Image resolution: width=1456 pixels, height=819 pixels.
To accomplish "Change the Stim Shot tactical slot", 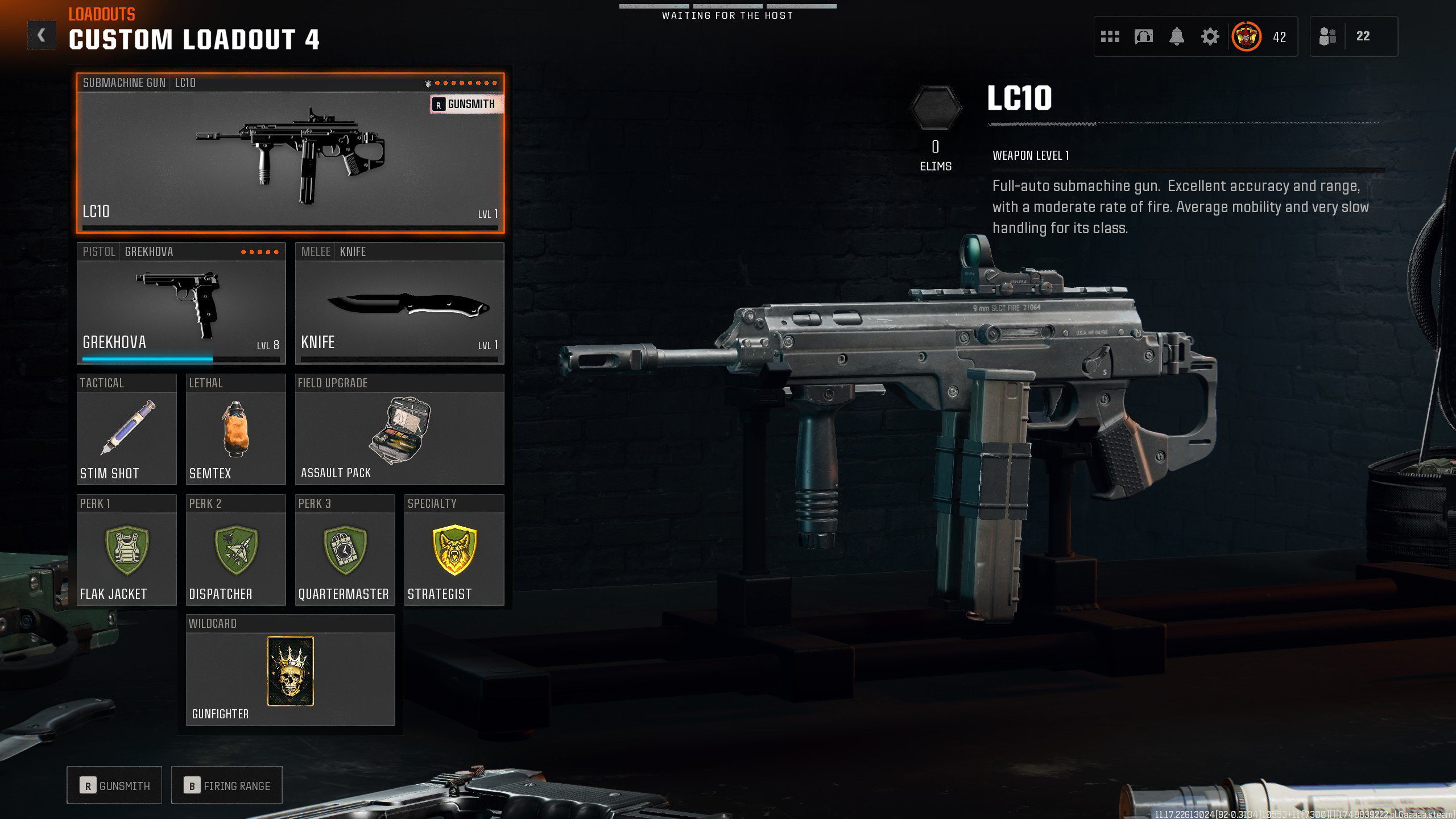I will pos(126,430).
